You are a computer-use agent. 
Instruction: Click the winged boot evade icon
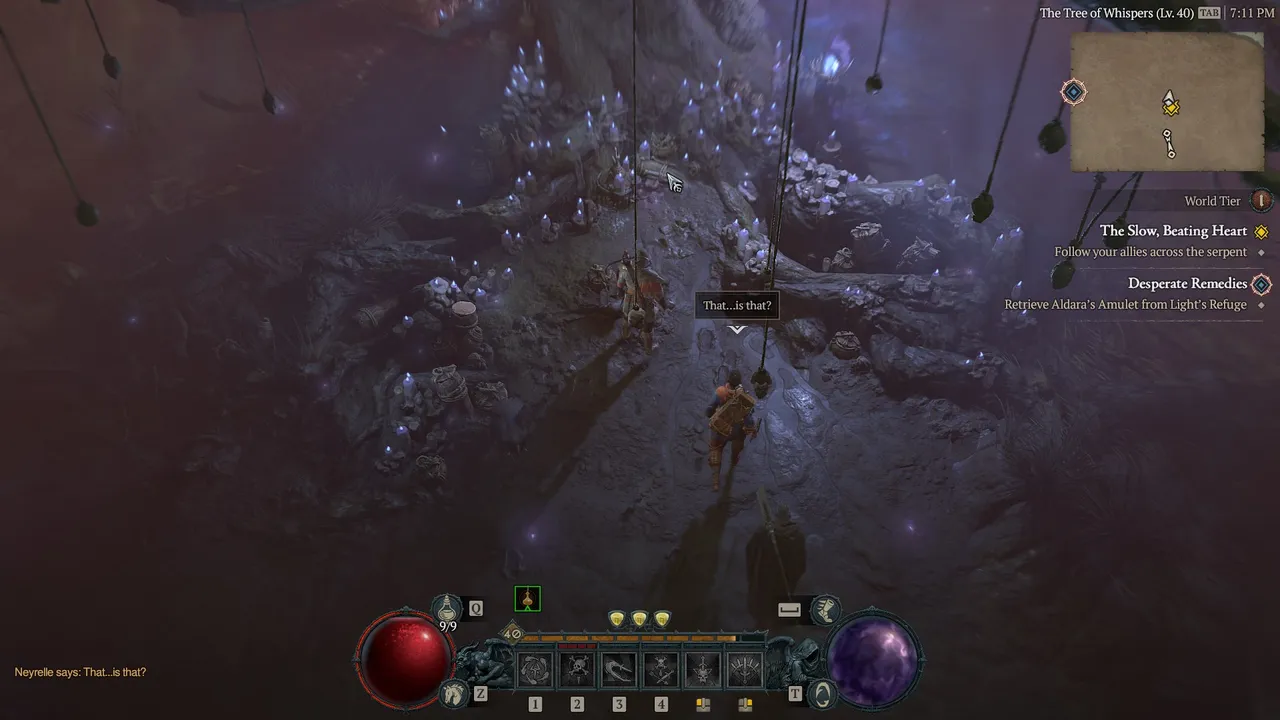pyautogui.click(x=825, y=608)
